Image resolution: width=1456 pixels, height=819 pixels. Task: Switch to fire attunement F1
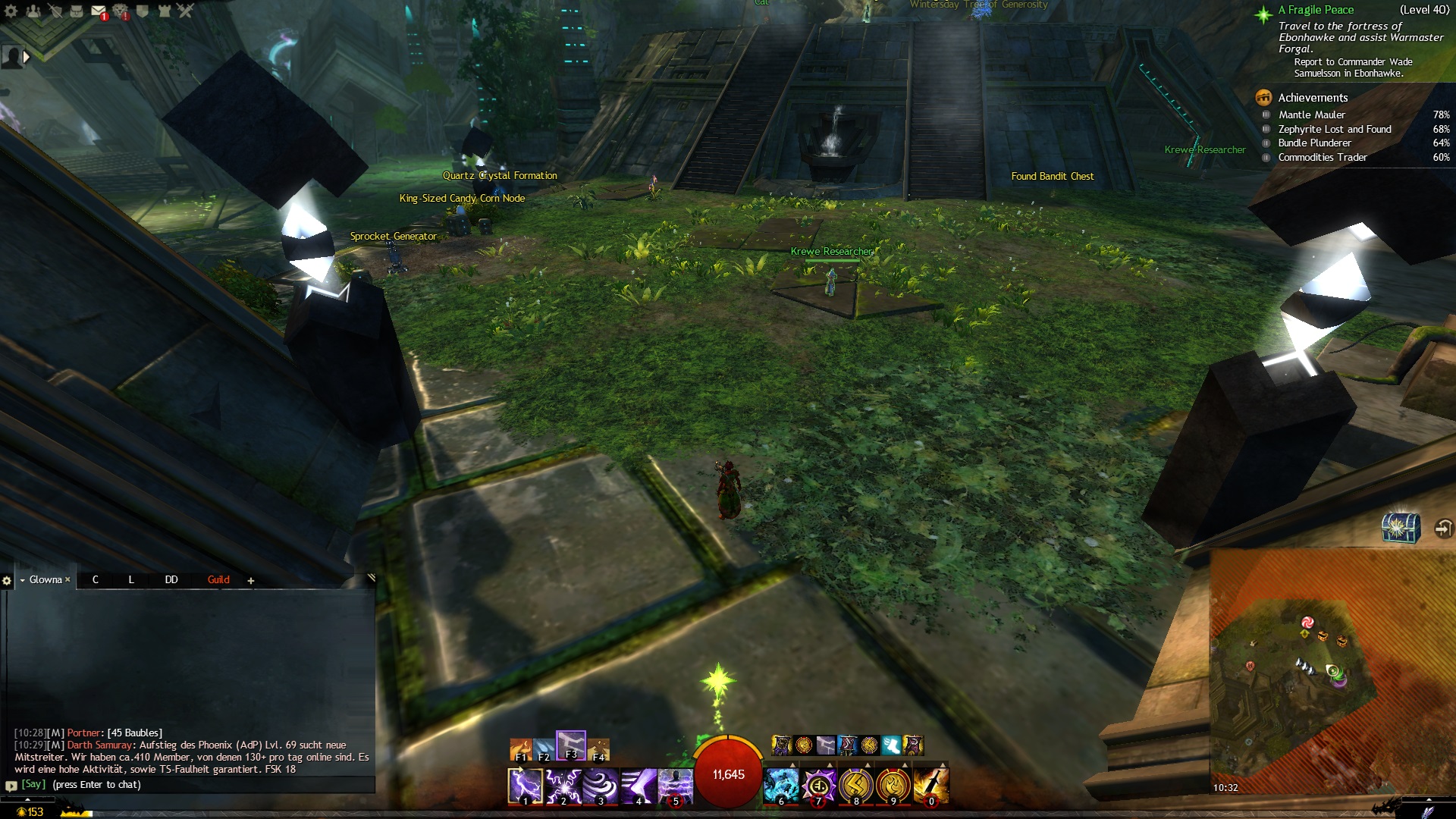point(521,749)
